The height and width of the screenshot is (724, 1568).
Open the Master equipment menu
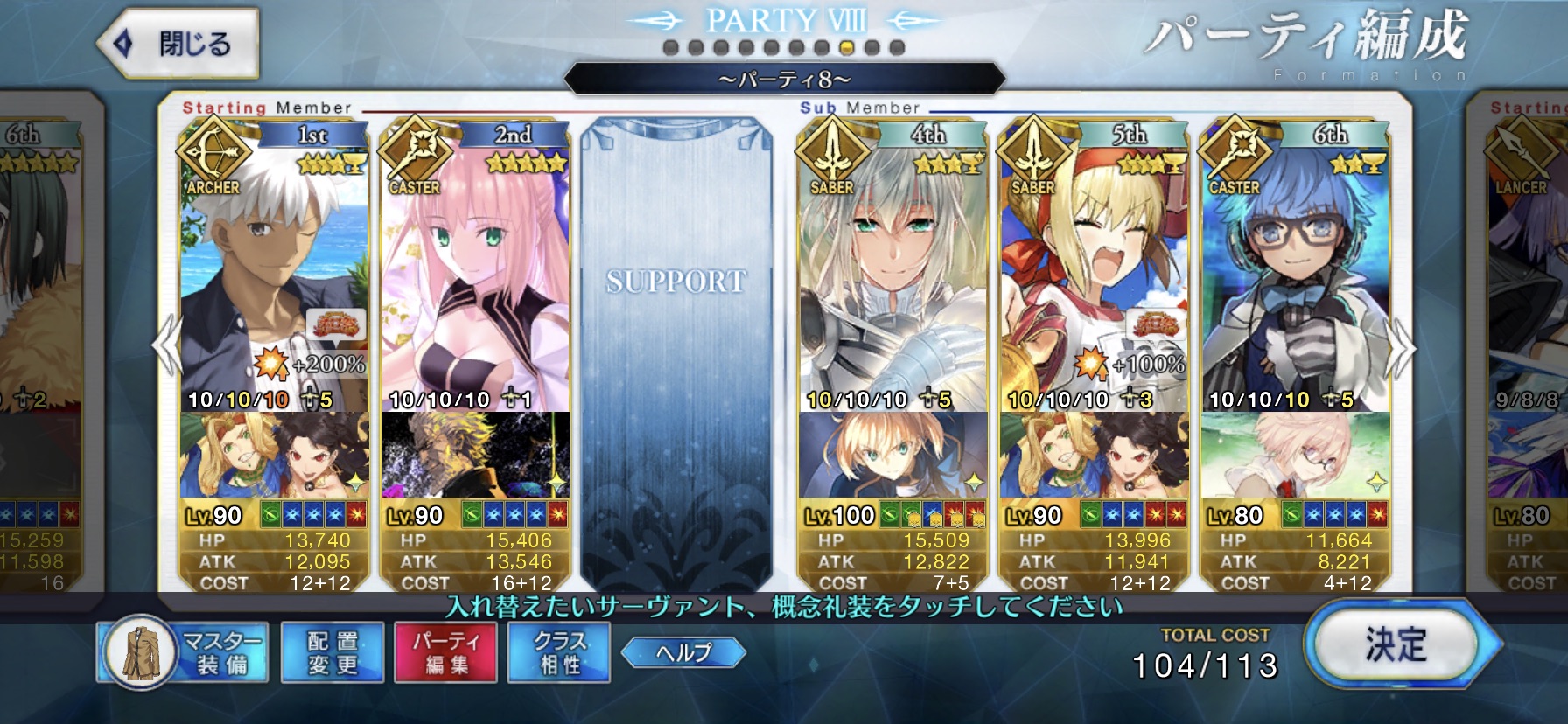(x=185, y=652)
